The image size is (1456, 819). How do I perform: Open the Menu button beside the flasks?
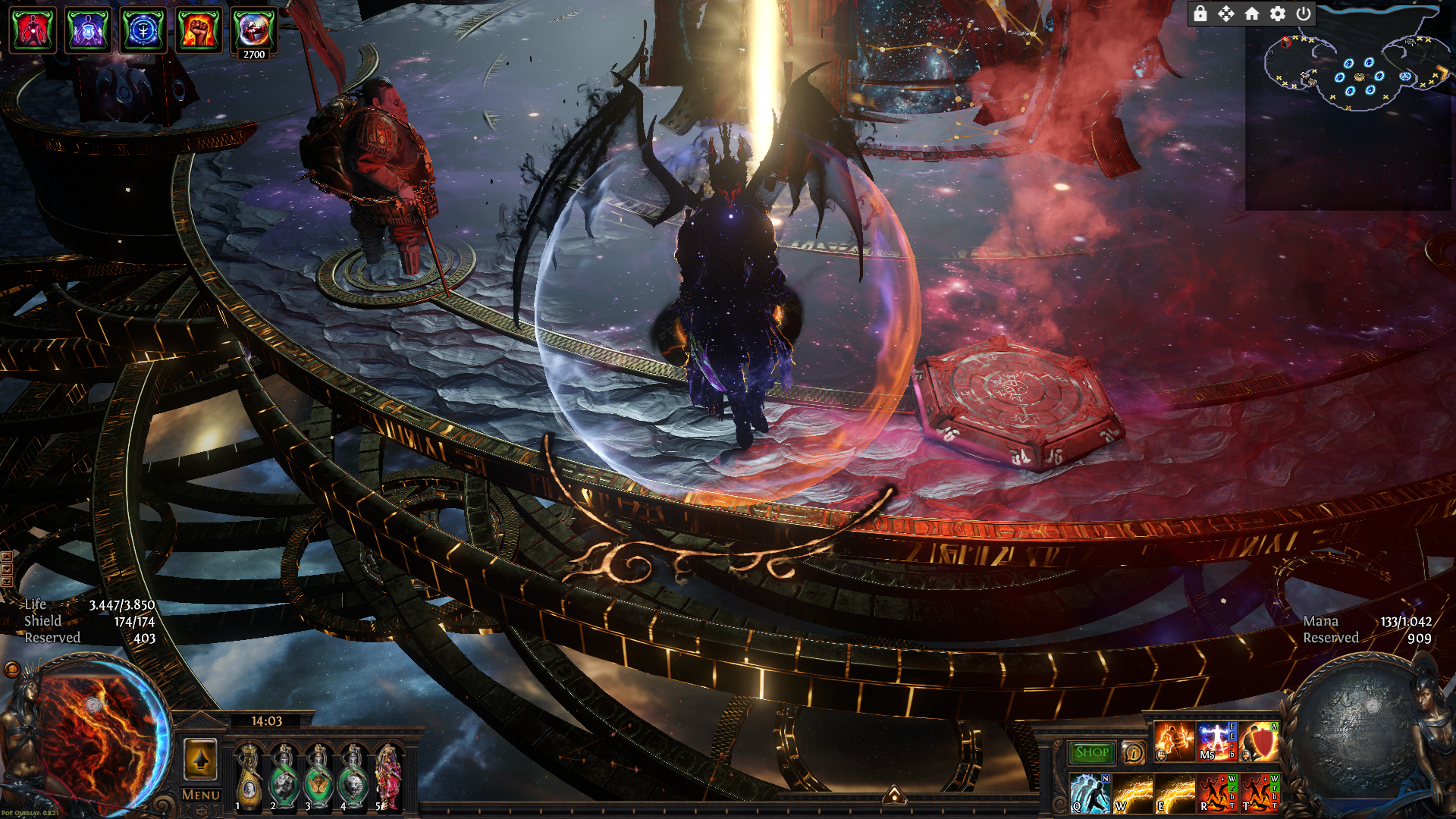pyautogui.click(x=201, y=795)
